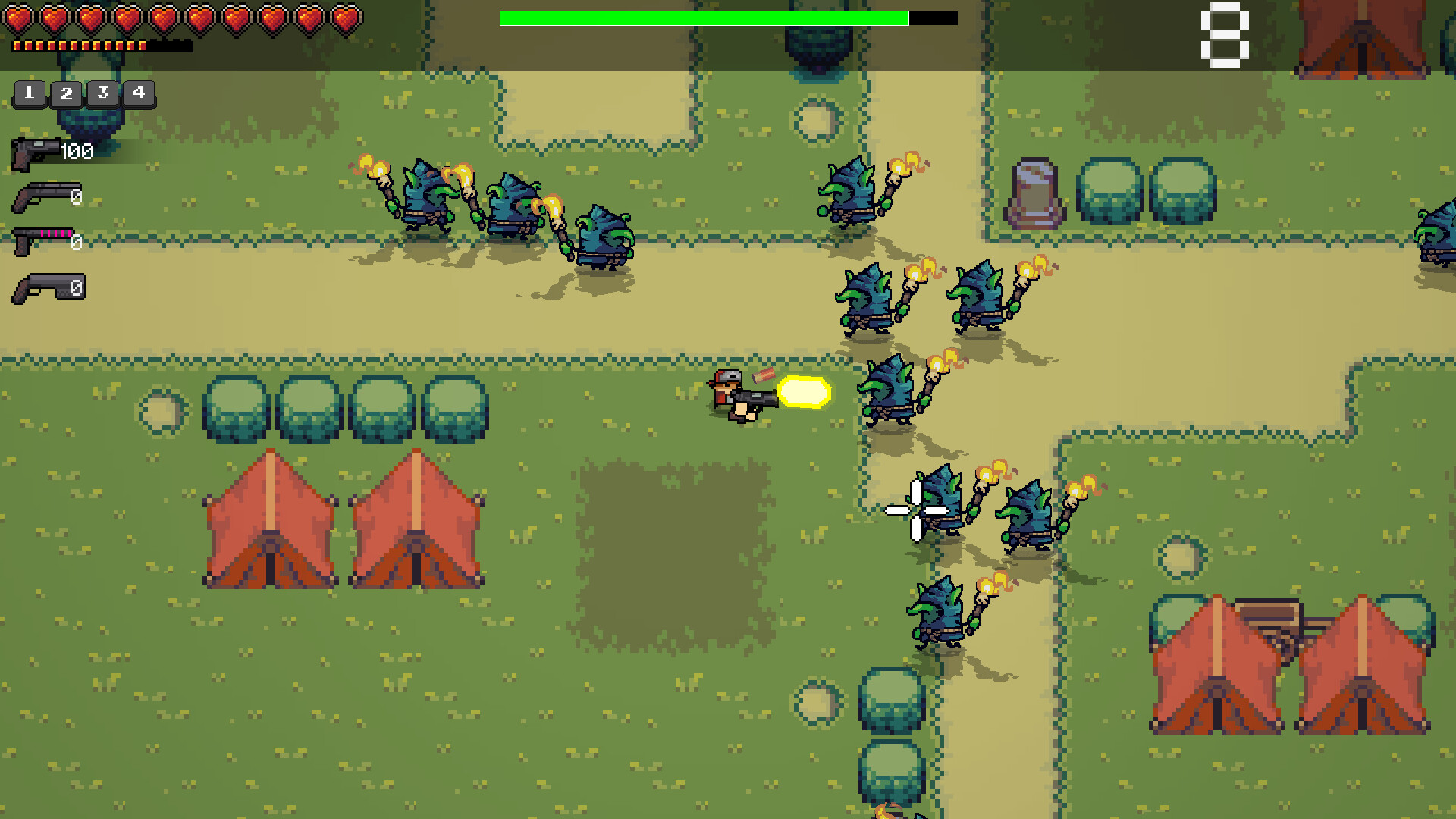
Task: Select the pistol with 100 ammo
Action: tap(34, 148)
